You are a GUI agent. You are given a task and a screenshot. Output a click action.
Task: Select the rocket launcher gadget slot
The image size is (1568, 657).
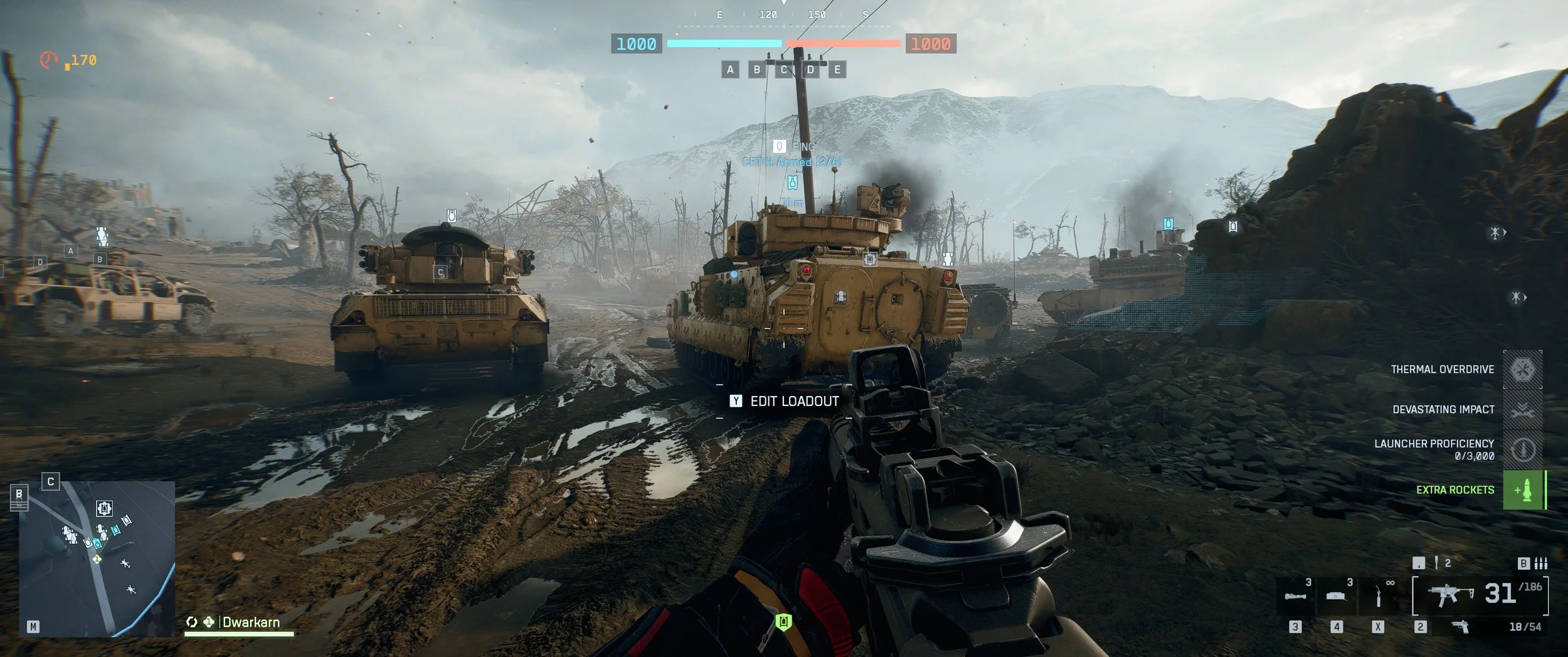(x=1296, y=596)
